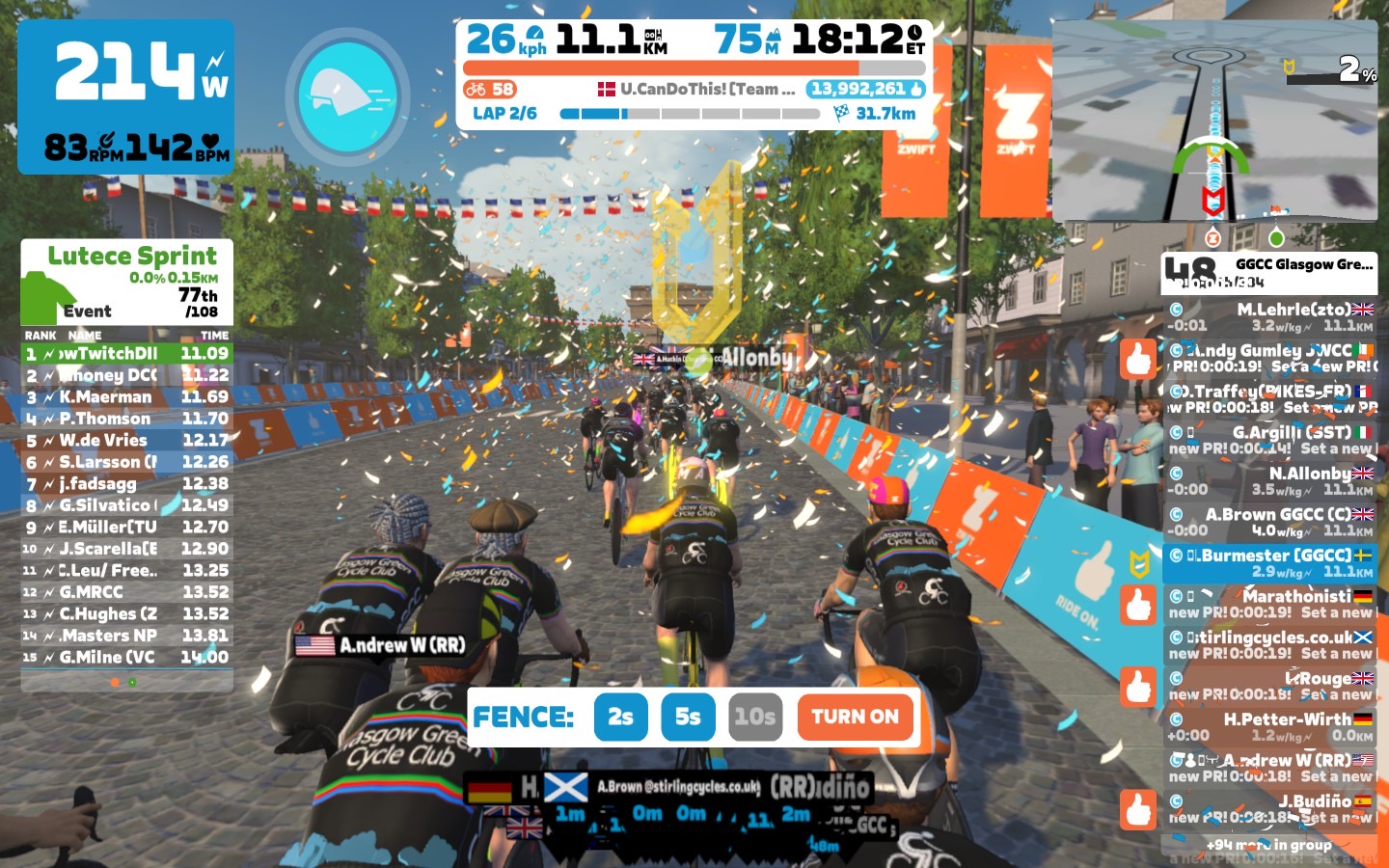This screenshot has height=868, width=1389.
Task: Choose the 5s fence option
Action: click(x=688, y=717)
